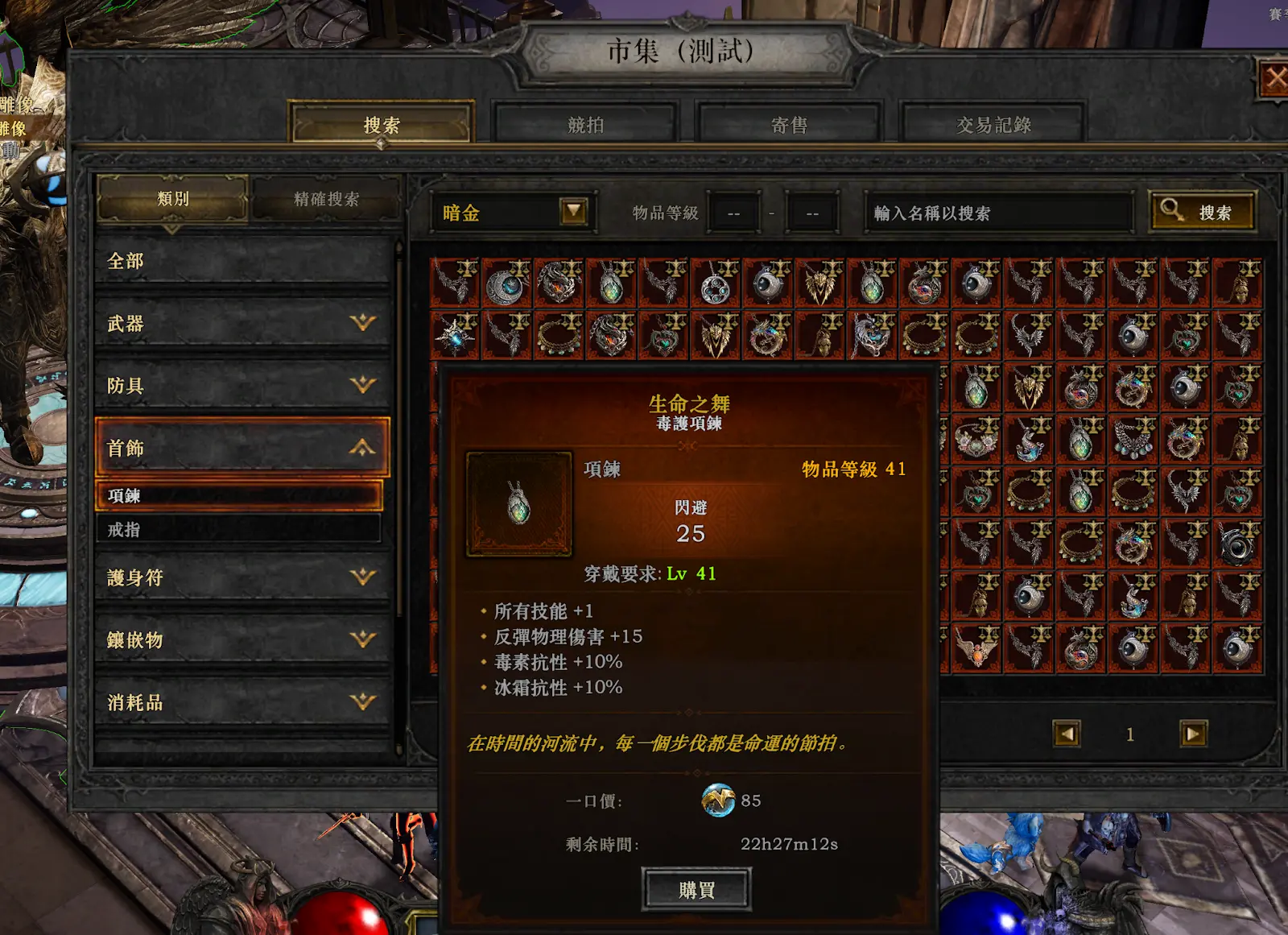Screen dimensions: 1288x935
Task: Open the 暗金 rarity dropdown
Action: pos(573,213)
